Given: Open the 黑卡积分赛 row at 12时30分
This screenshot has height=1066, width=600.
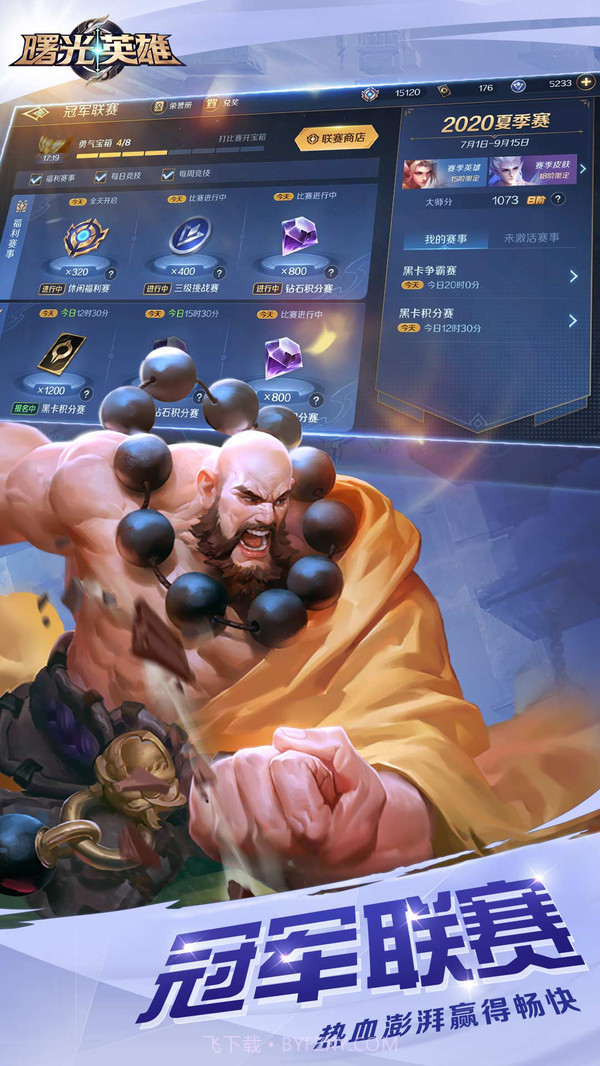Looking at the screenshot, I should point(489,321).
